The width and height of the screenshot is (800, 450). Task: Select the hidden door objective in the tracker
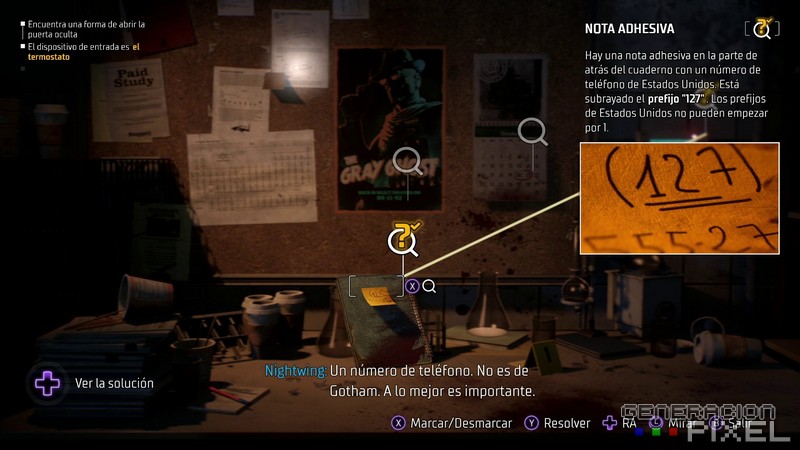click(86, 28)
